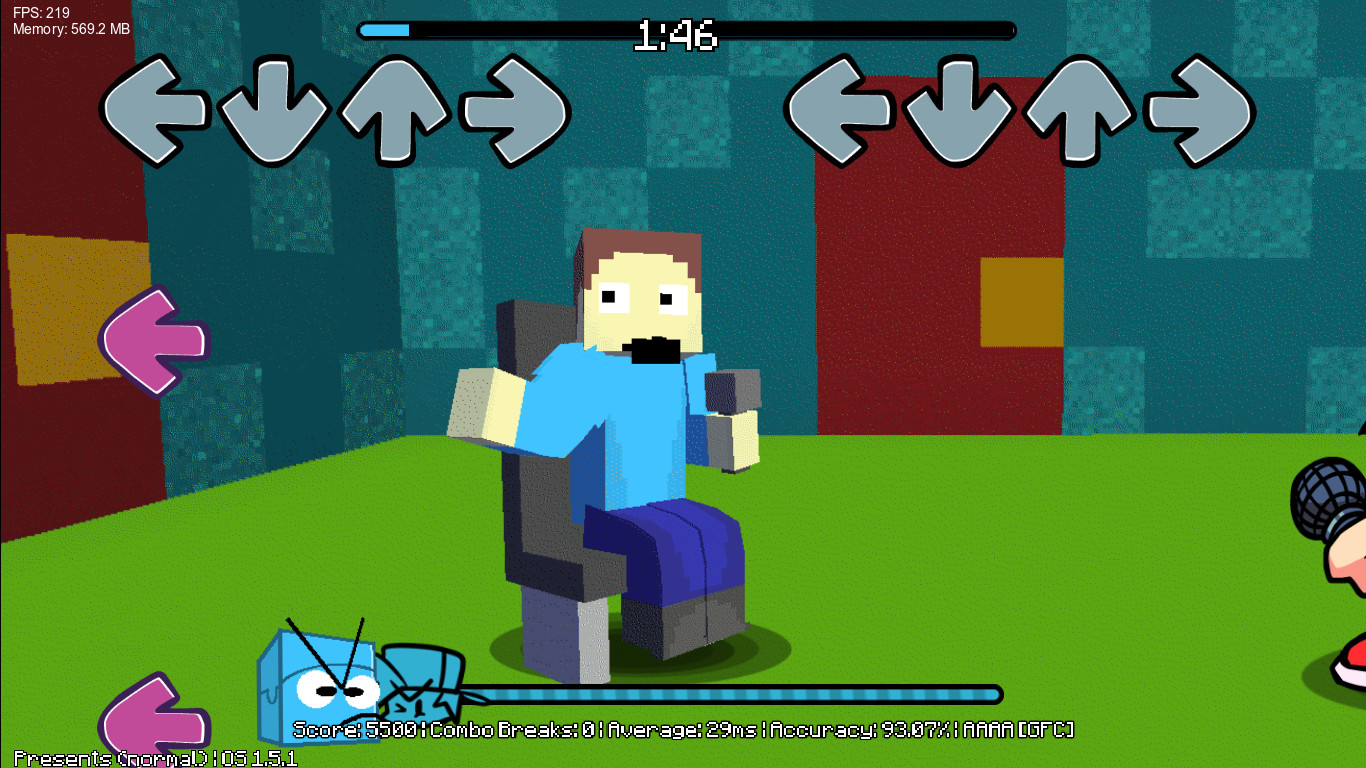Select the left arrow opponent receptor
The height and width of the screenshot is (768, 1366).
pos(155,110)
